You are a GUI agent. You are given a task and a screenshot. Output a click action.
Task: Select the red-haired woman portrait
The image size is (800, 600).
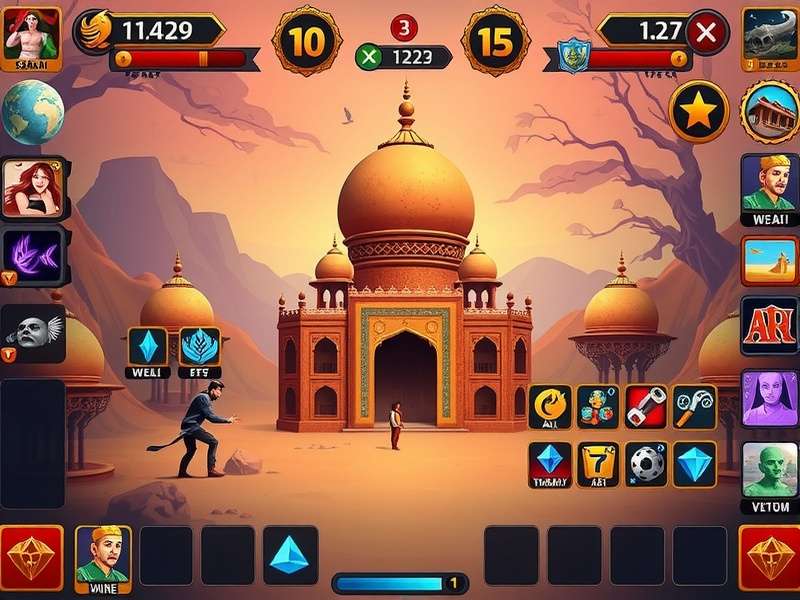[33, 187]
